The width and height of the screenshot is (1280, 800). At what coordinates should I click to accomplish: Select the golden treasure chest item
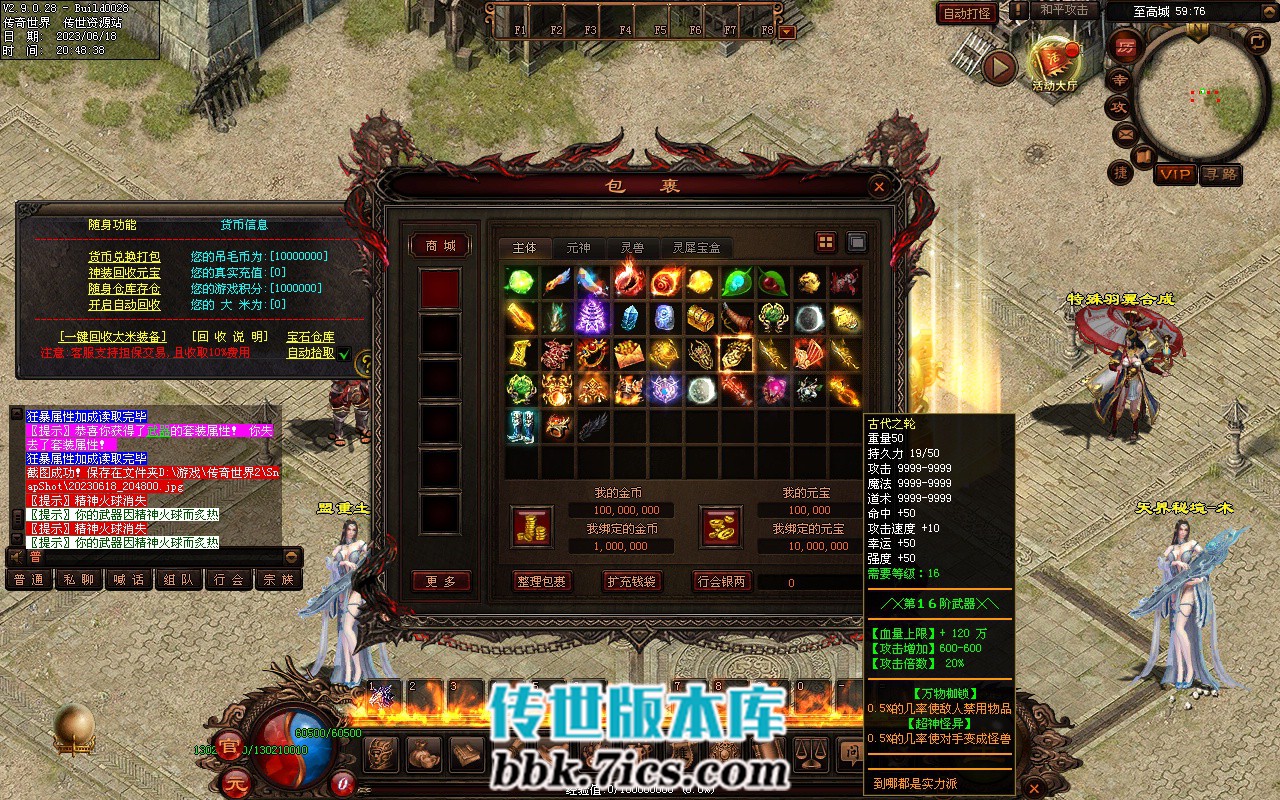699,318
